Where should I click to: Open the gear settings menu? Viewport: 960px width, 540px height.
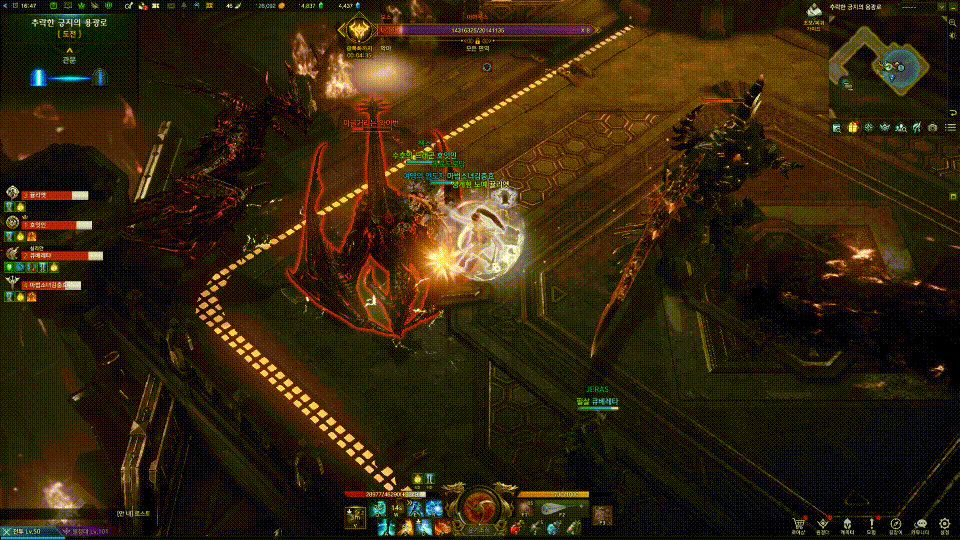click(945, 522)
